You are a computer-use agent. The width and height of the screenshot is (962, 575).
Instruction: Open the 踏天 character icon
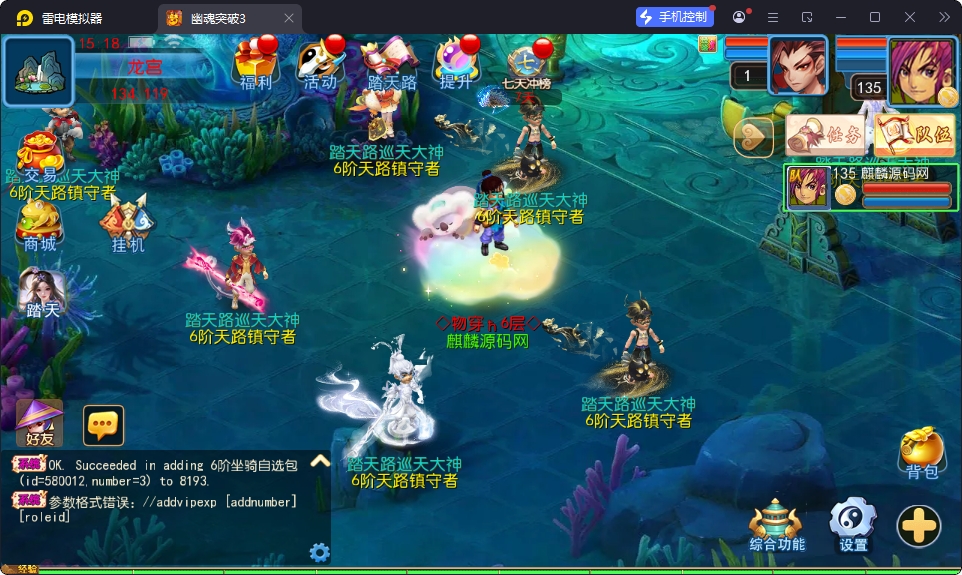tap(42, 294)
